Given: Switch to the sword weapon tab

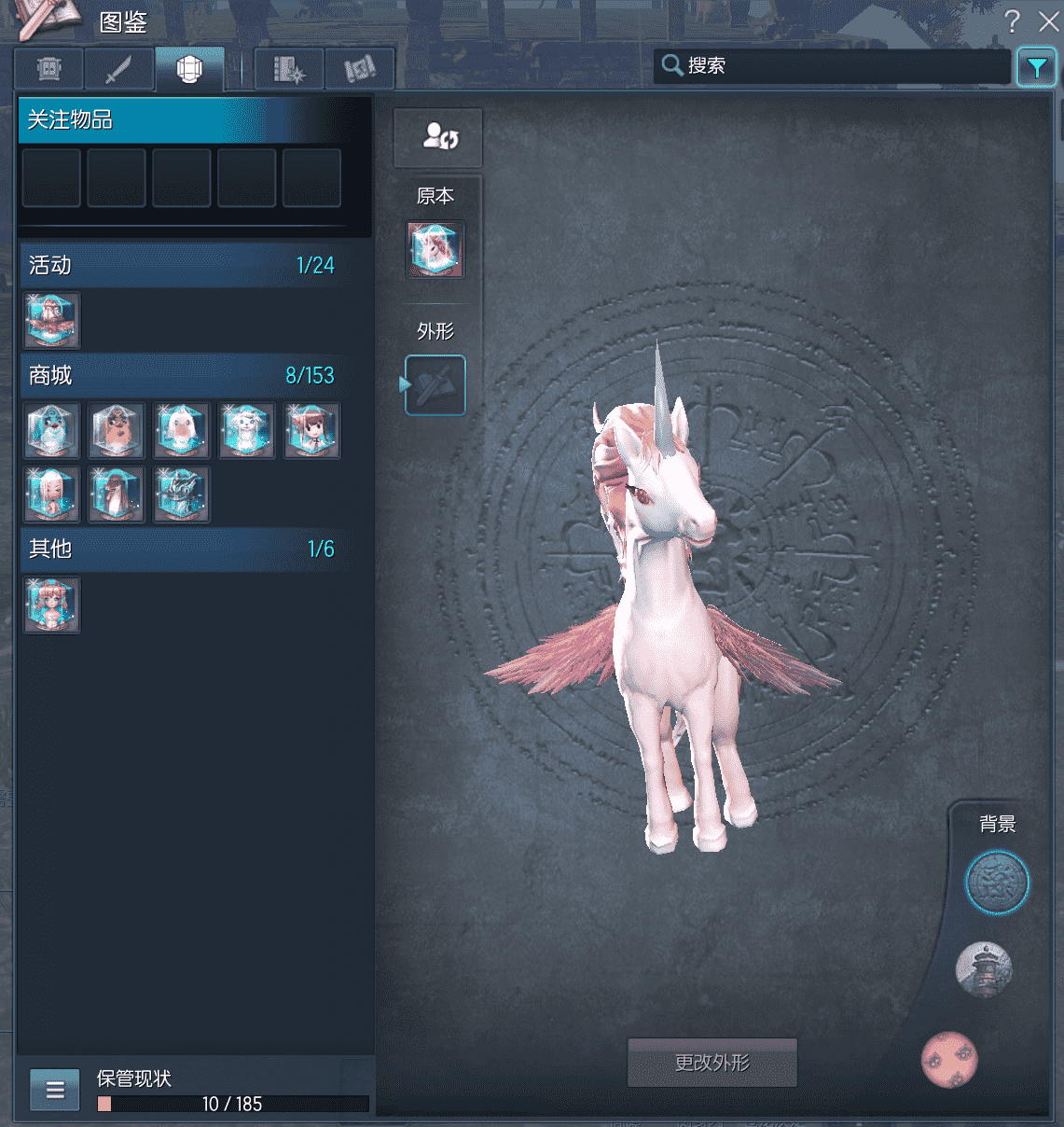Looking at the screenshot, I should 119,69.
